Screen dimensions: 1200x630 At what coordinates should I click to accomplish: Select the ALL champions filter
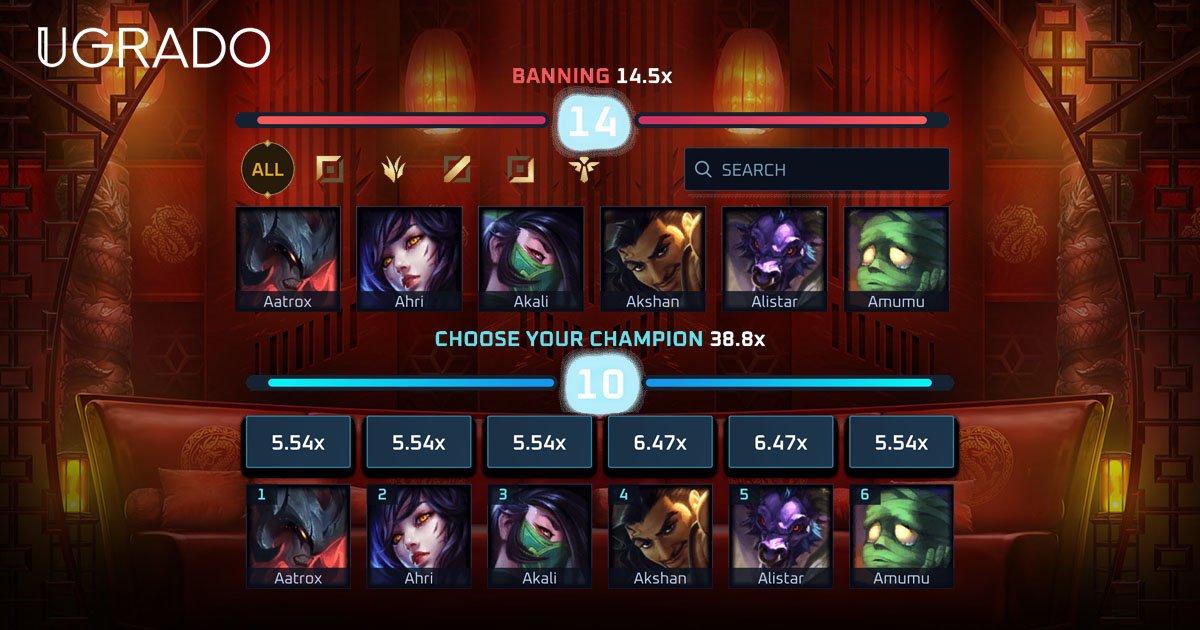(x=267, y=169)
